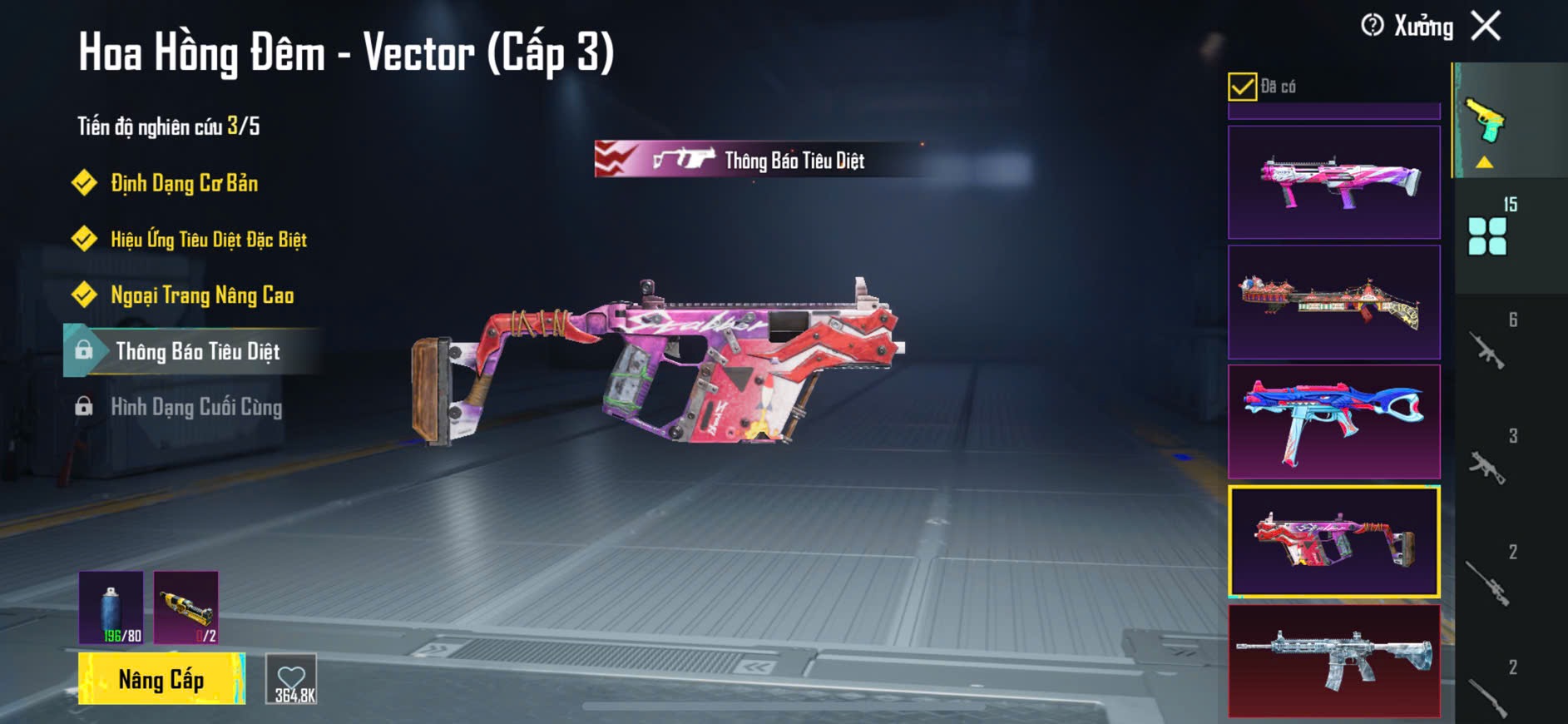Select Hiệu Ứng Tiêu Diệt Đặc Biệt stage
The height and width of the screenshot is (724, 1568).
pyautogui.click(x=208, y=240)
